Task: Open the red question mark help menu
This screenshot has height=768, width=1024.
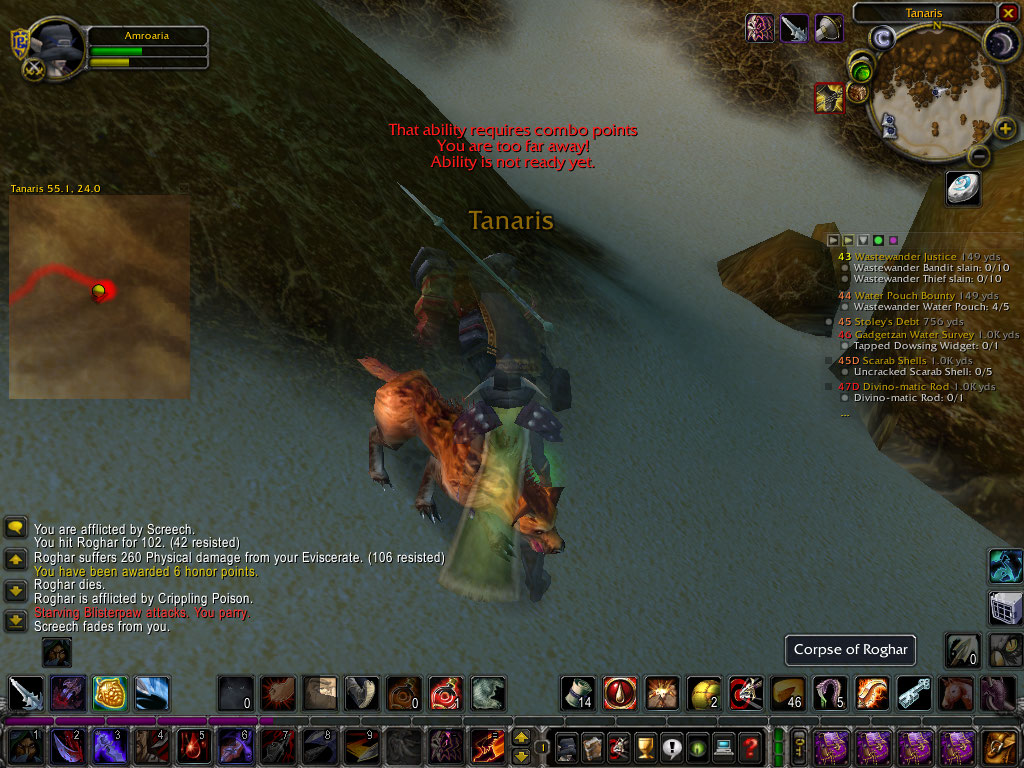Action: tap(750, 746)
